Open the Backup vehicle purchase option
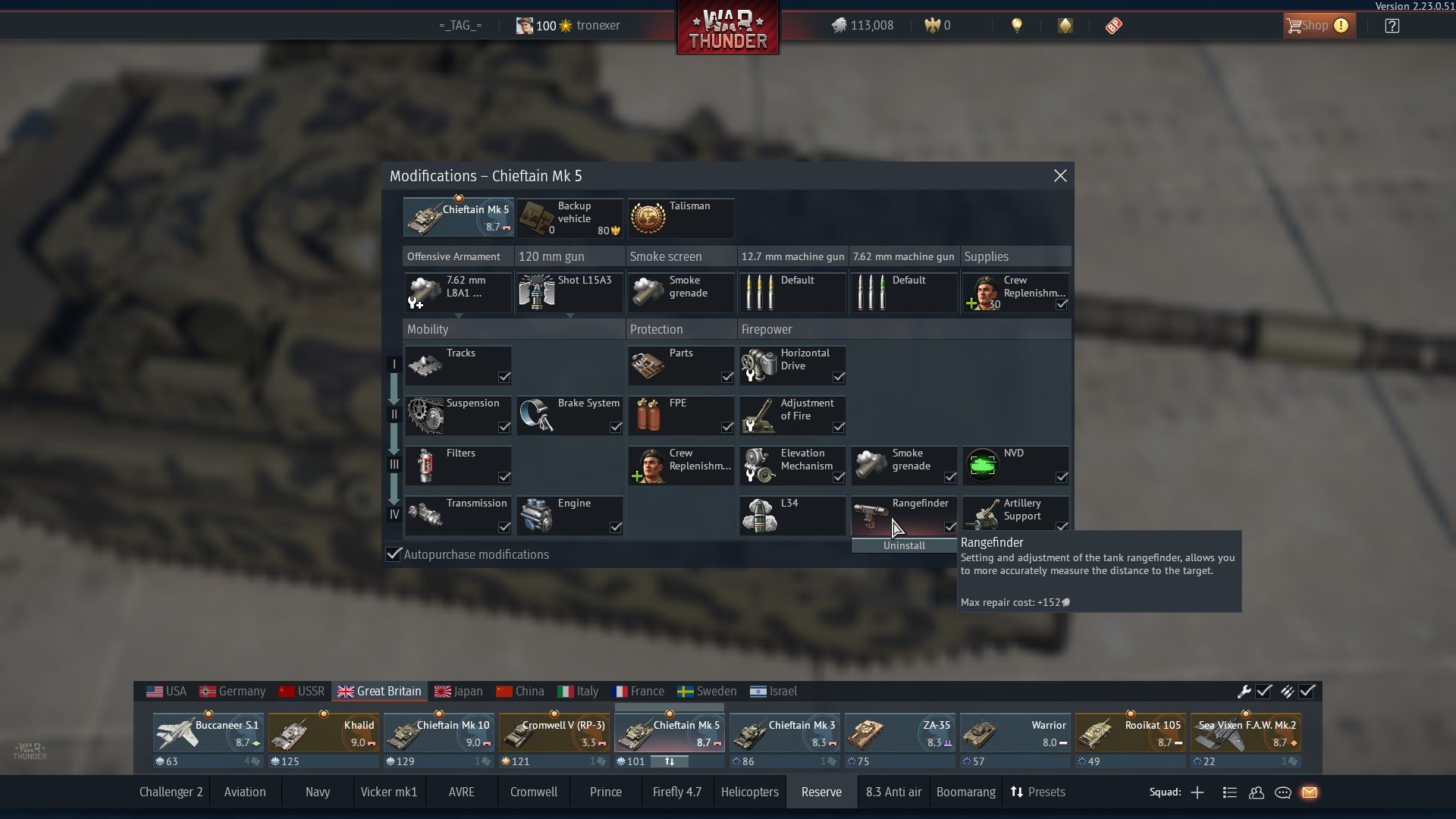The image size is (1456, 819). click(x=570, y=218)
